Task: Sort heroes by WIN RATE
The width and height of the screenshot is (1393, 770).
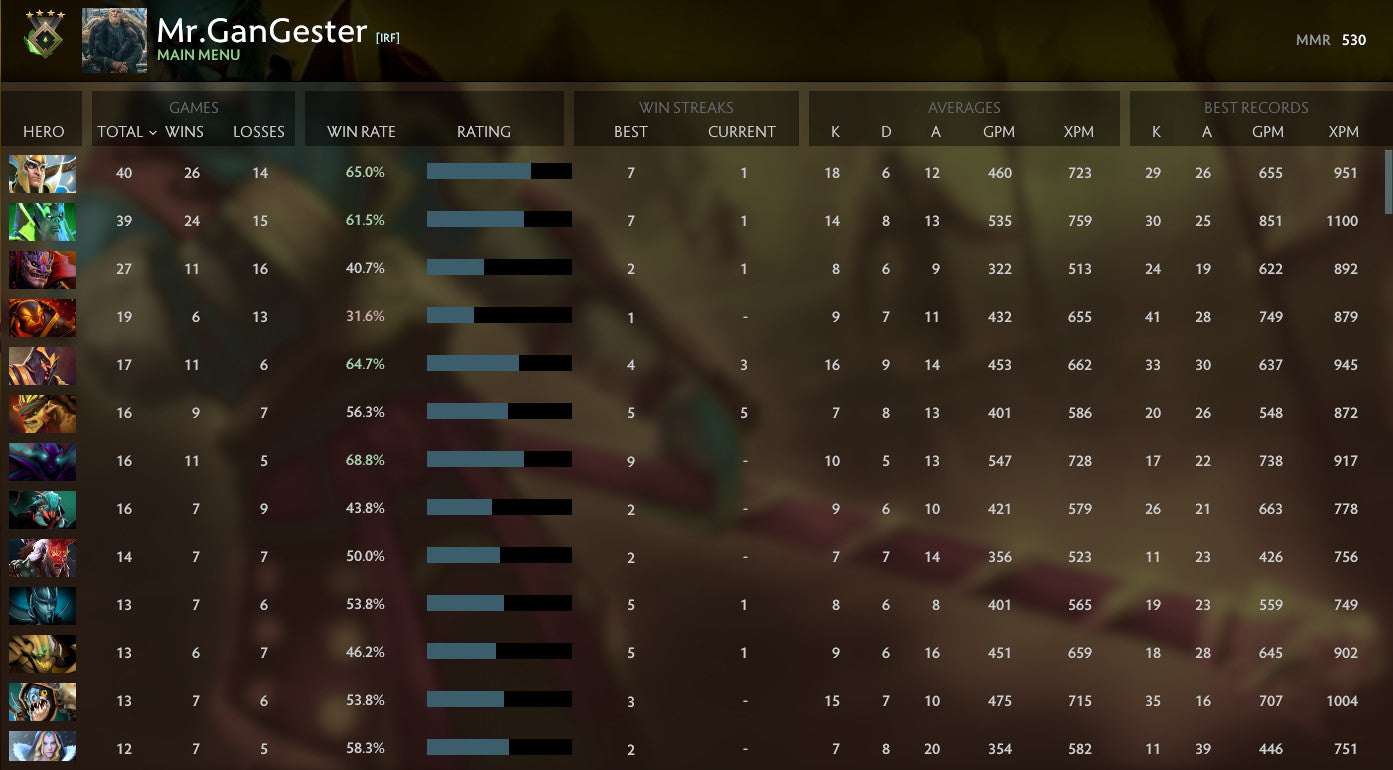Action: (359, 131)
